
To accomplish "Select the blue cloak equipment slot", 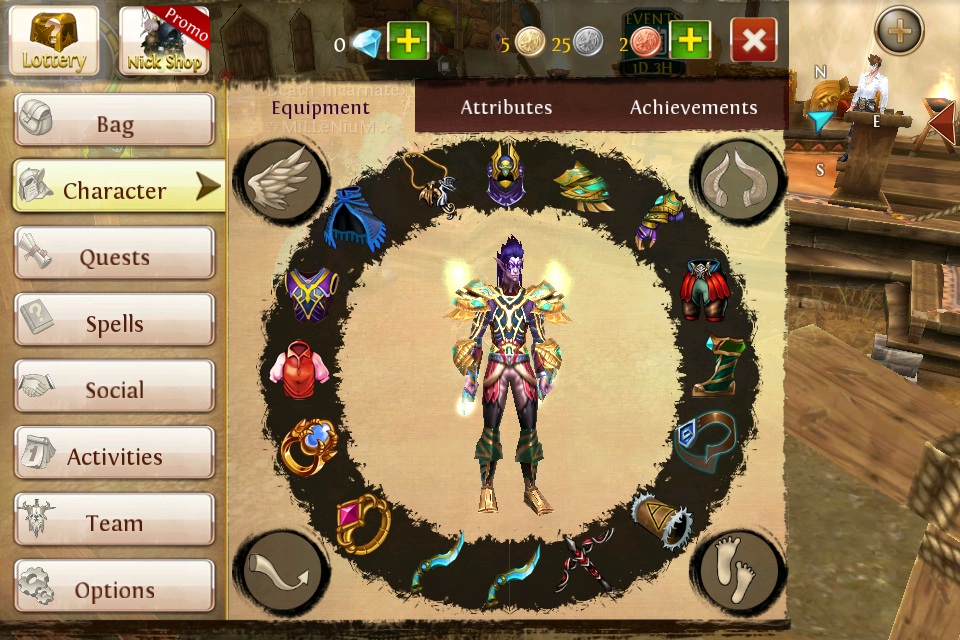I will (359, 217).
